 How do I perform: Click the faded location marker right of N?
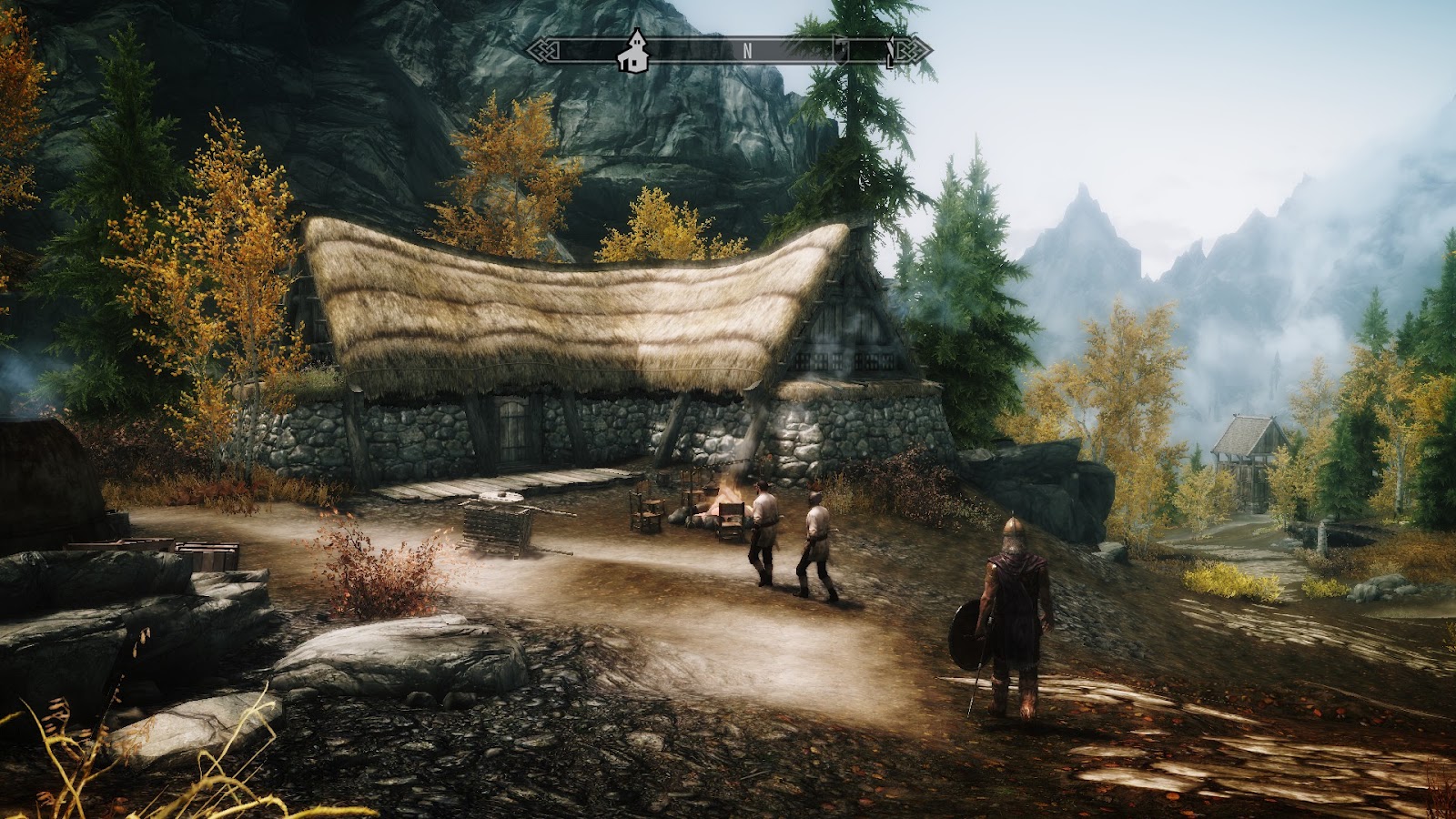pos(840,50)
